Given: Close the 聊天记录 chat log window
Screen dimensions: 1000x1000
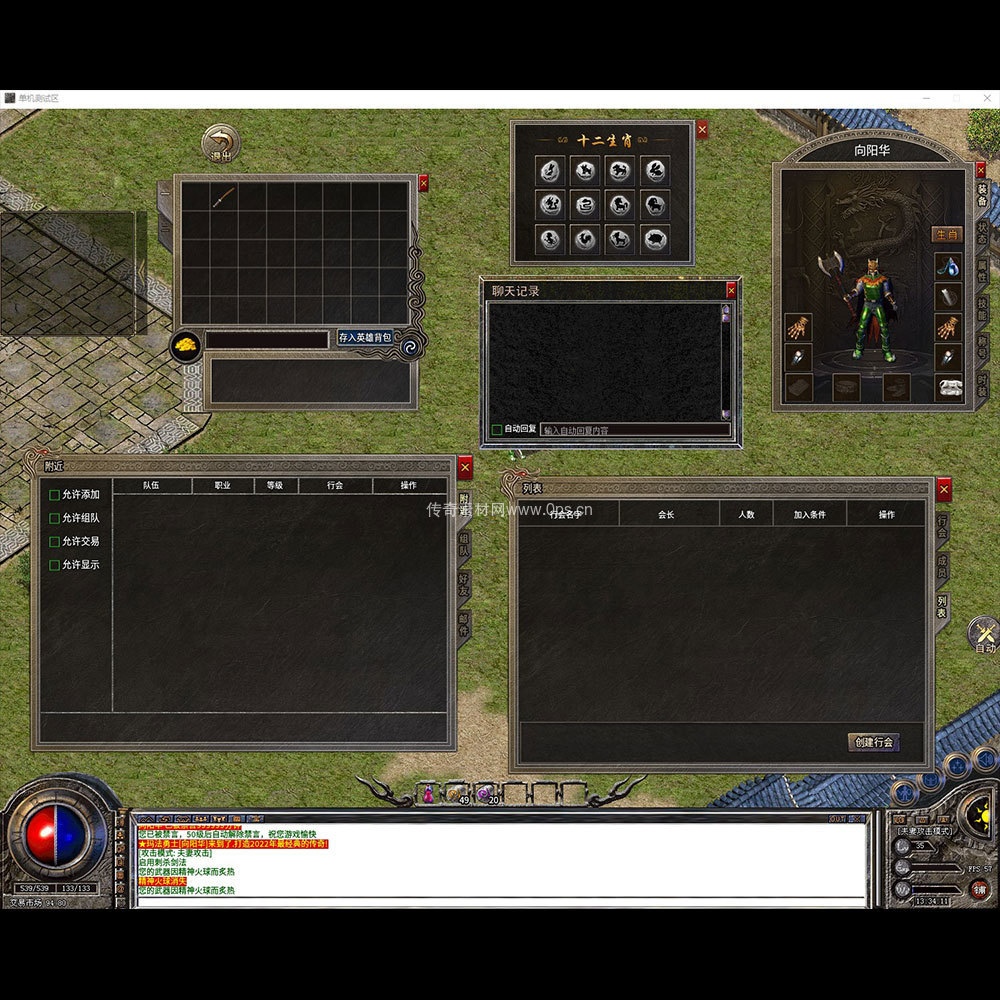Looking at the screenshot, I should 731,290.
